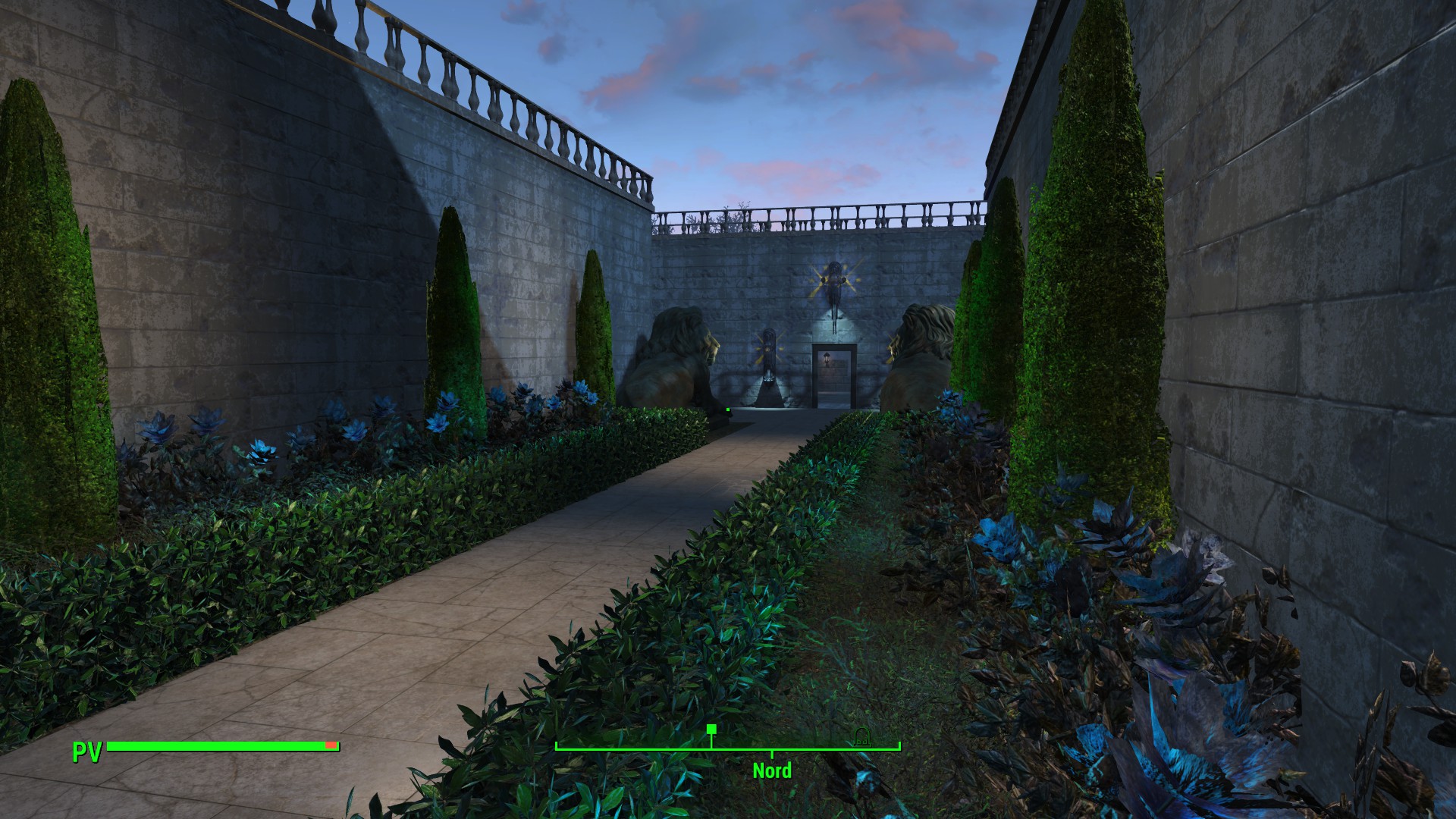This screenshot has width=1456, height=819.
Task: Select the faint dome location icon on the compass
Action: [x=861, y=735]
